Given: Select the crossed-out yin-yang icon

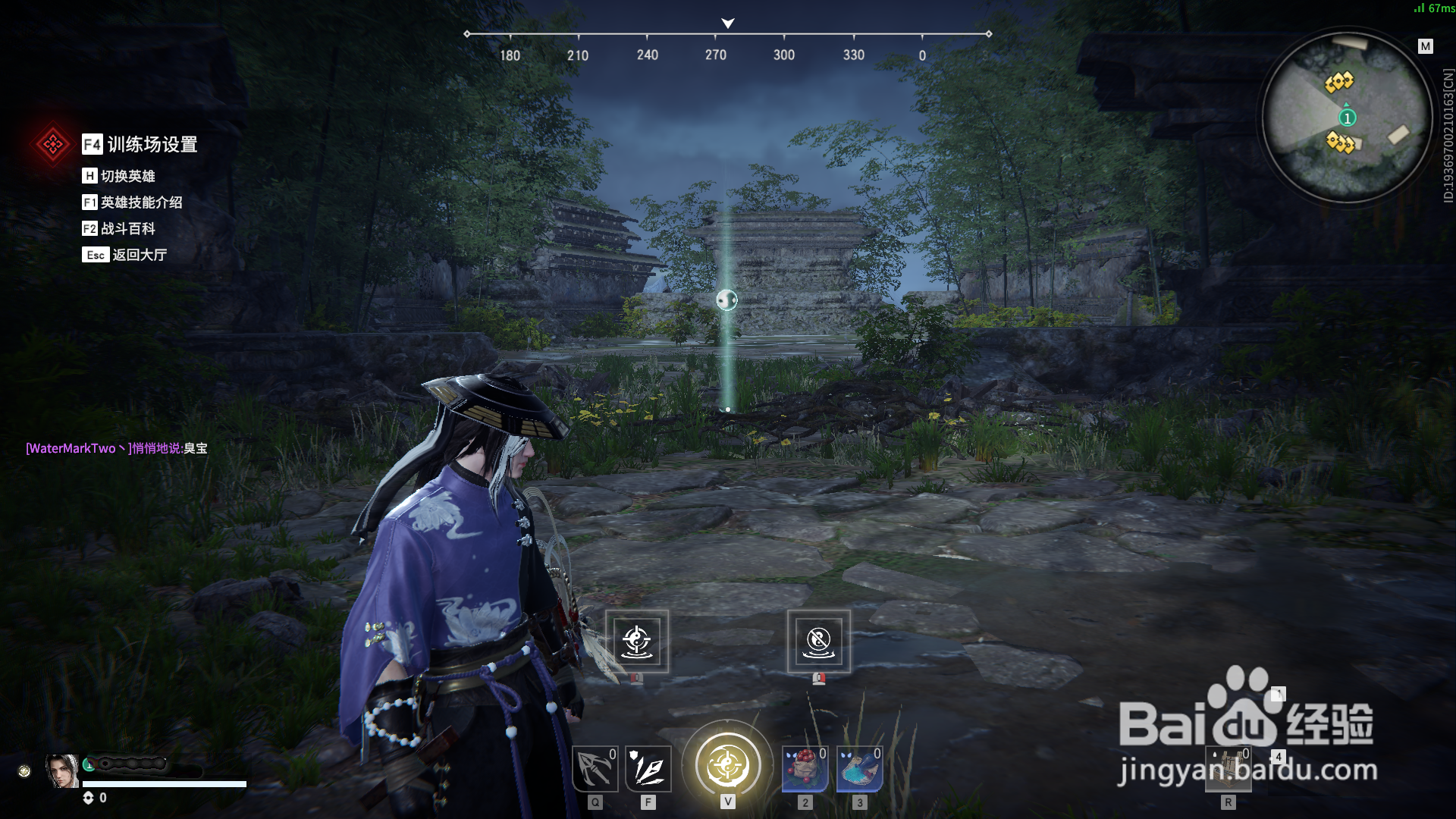Looking at the screenshot, I should point(819,642).
